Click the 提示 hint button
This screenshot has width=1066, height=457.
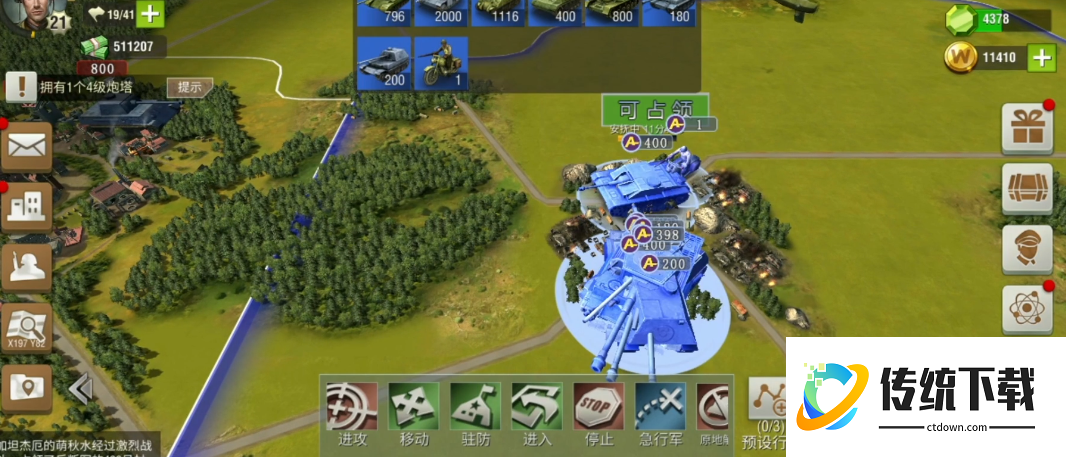tap(189, 87)
